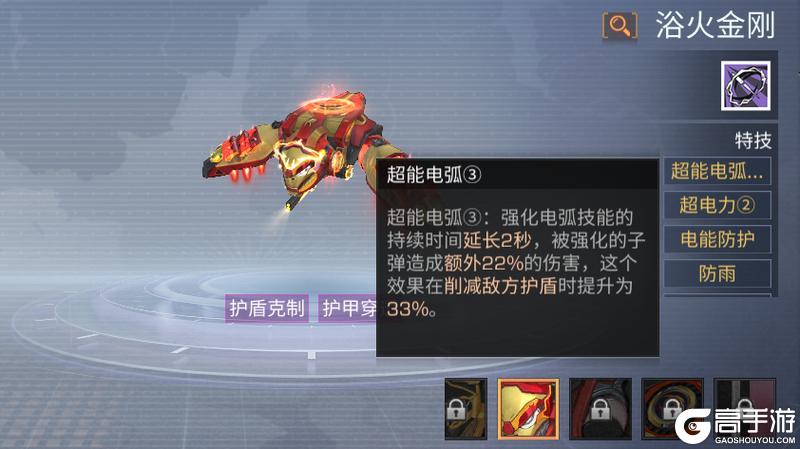800x449 pixels.
Task: Pick the locked gold-black skin thumbnail
Action: (x=465, y=409)
